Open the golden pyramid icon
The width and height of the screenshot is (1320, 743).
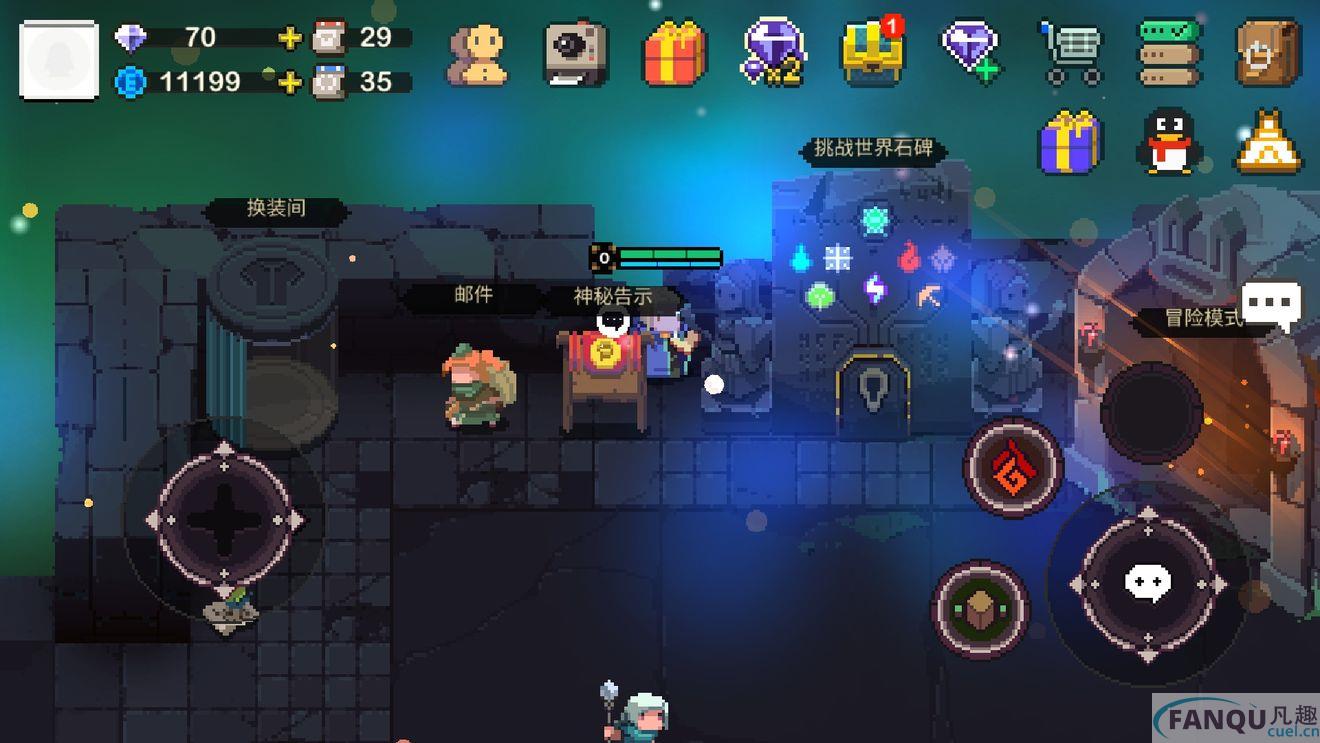pyautogui.click(x=1269, y=142)
